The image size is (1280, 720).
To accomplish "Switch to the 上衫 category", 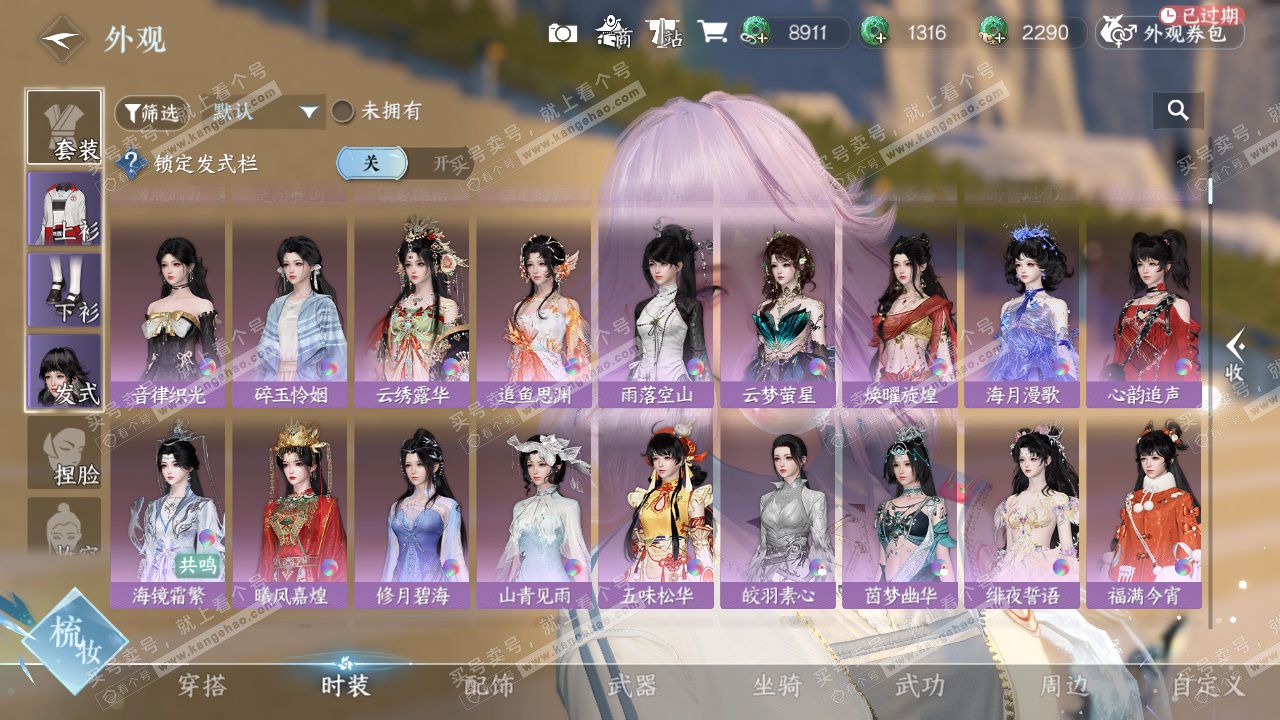I will [64, 209].
